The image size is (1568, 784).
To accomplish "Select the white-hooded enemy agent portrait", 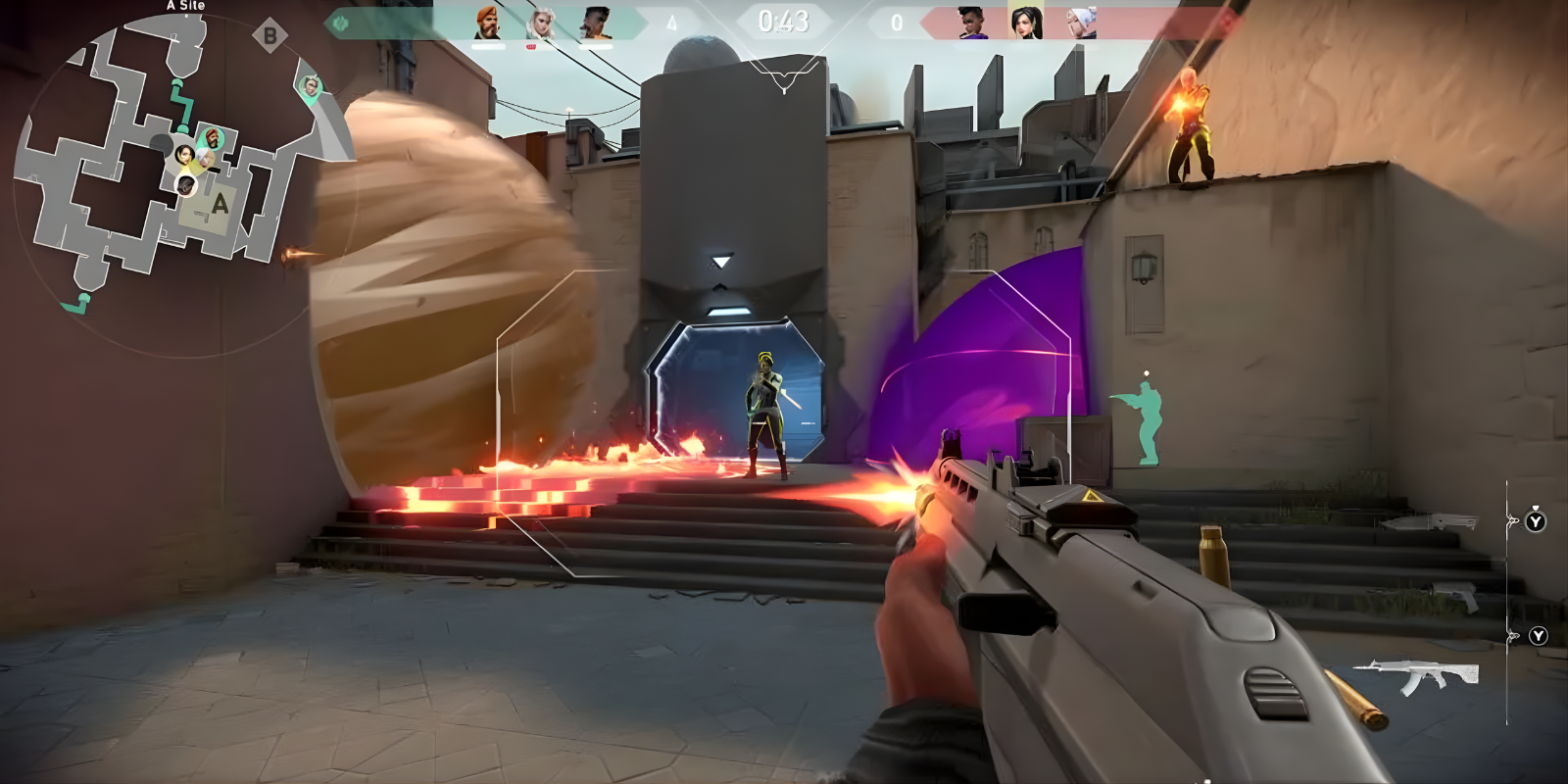I will 1081,23.
